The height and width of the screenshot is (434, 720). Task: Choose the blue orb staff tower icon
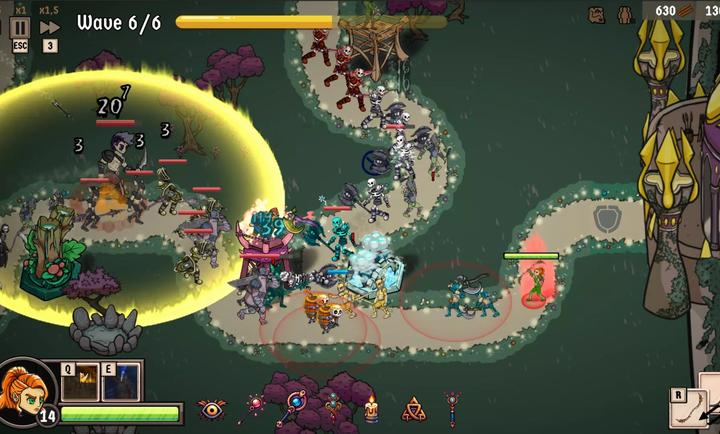pos(296,405)
